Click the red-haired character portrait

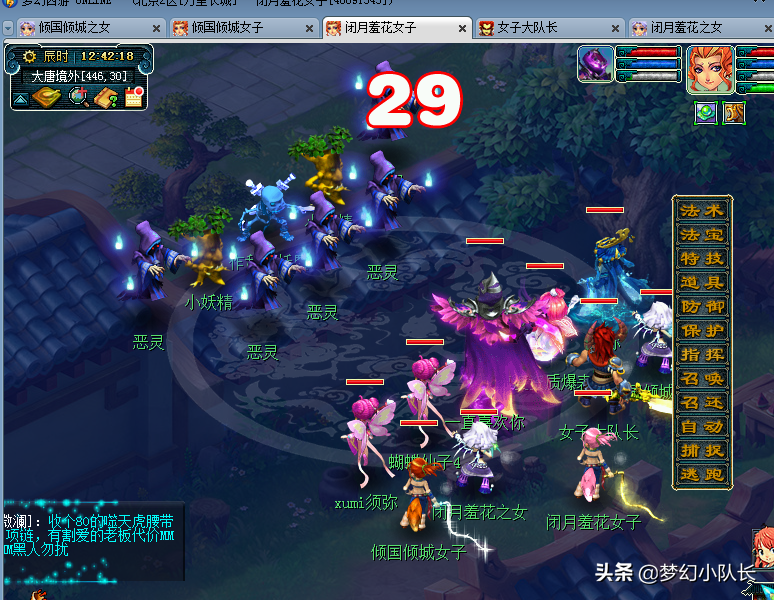tap(709, 68)
